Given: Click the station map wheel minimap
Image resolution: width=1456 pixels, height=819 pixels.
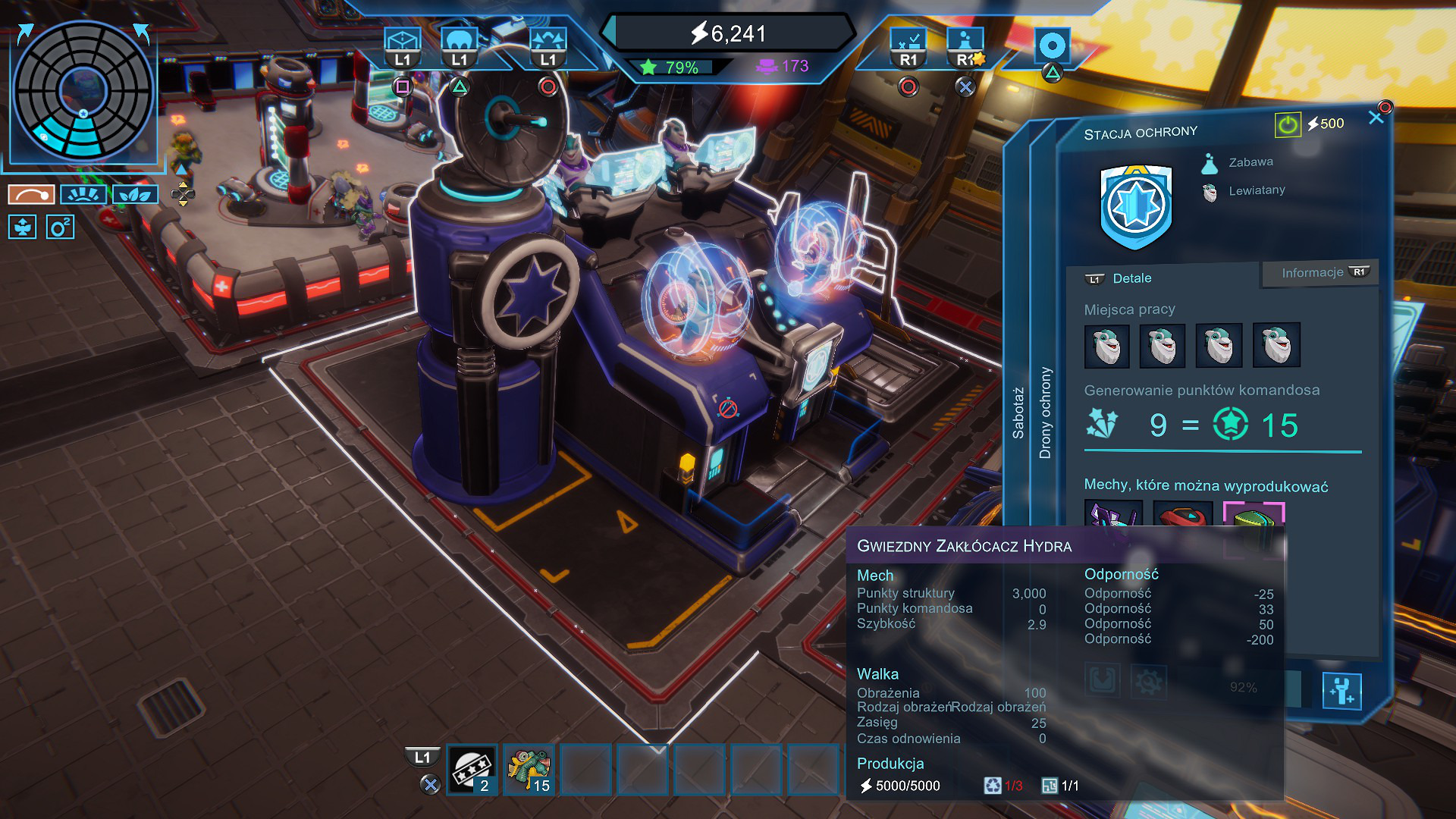Looking at the screenshot, I should 83,91.
